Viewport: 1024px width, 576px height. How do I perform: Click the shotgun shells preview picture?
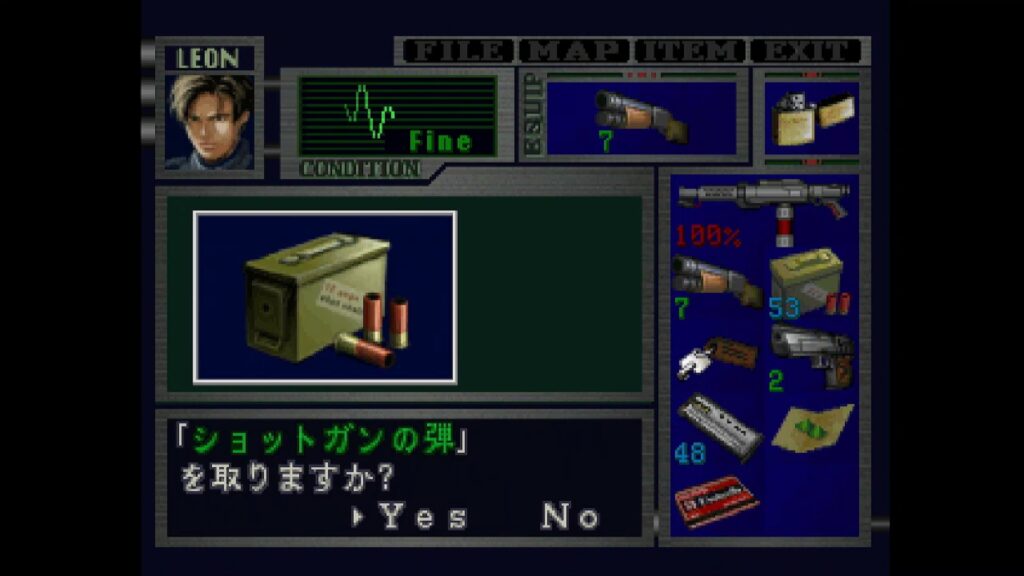[325, 297]
